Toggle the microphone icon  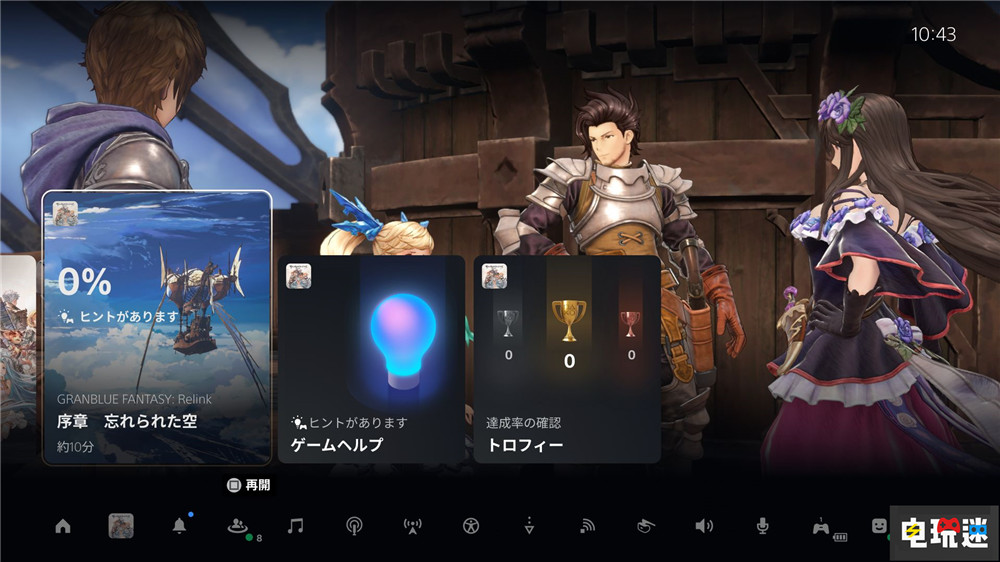762,526
